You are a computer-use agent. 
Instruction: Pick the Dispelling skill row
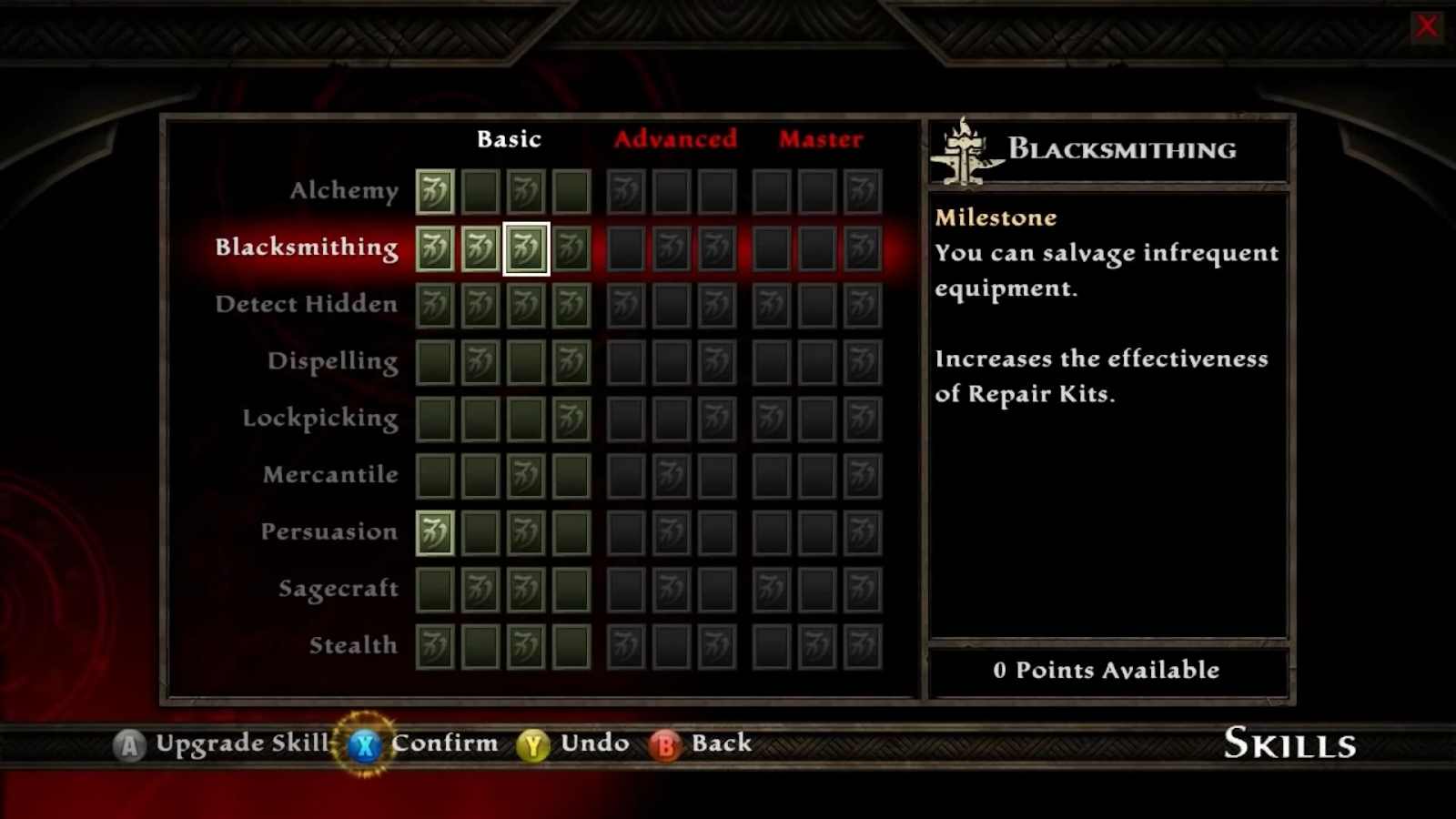coord(333,361)
